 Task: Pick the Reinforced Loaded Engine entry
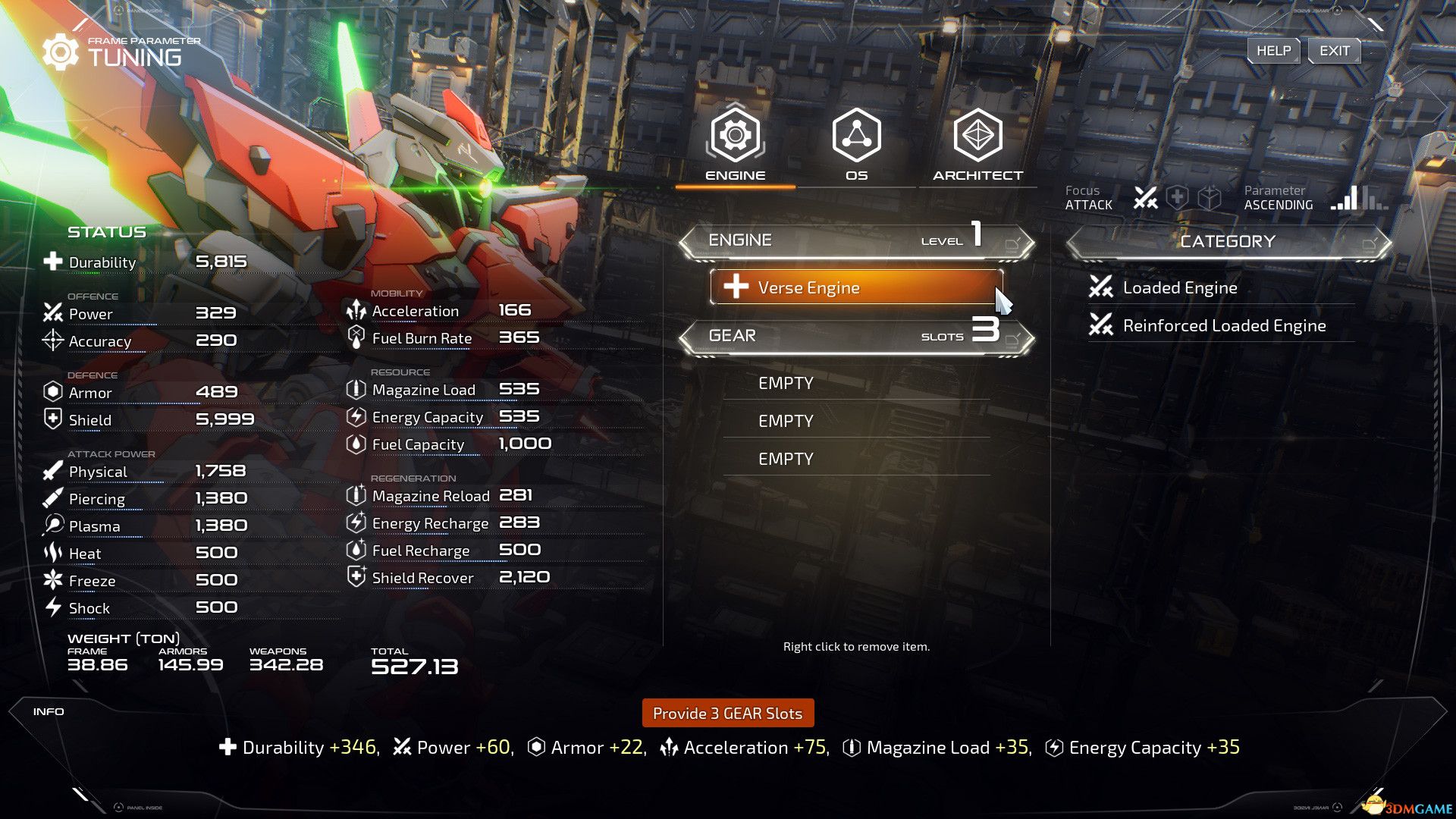1223,326
